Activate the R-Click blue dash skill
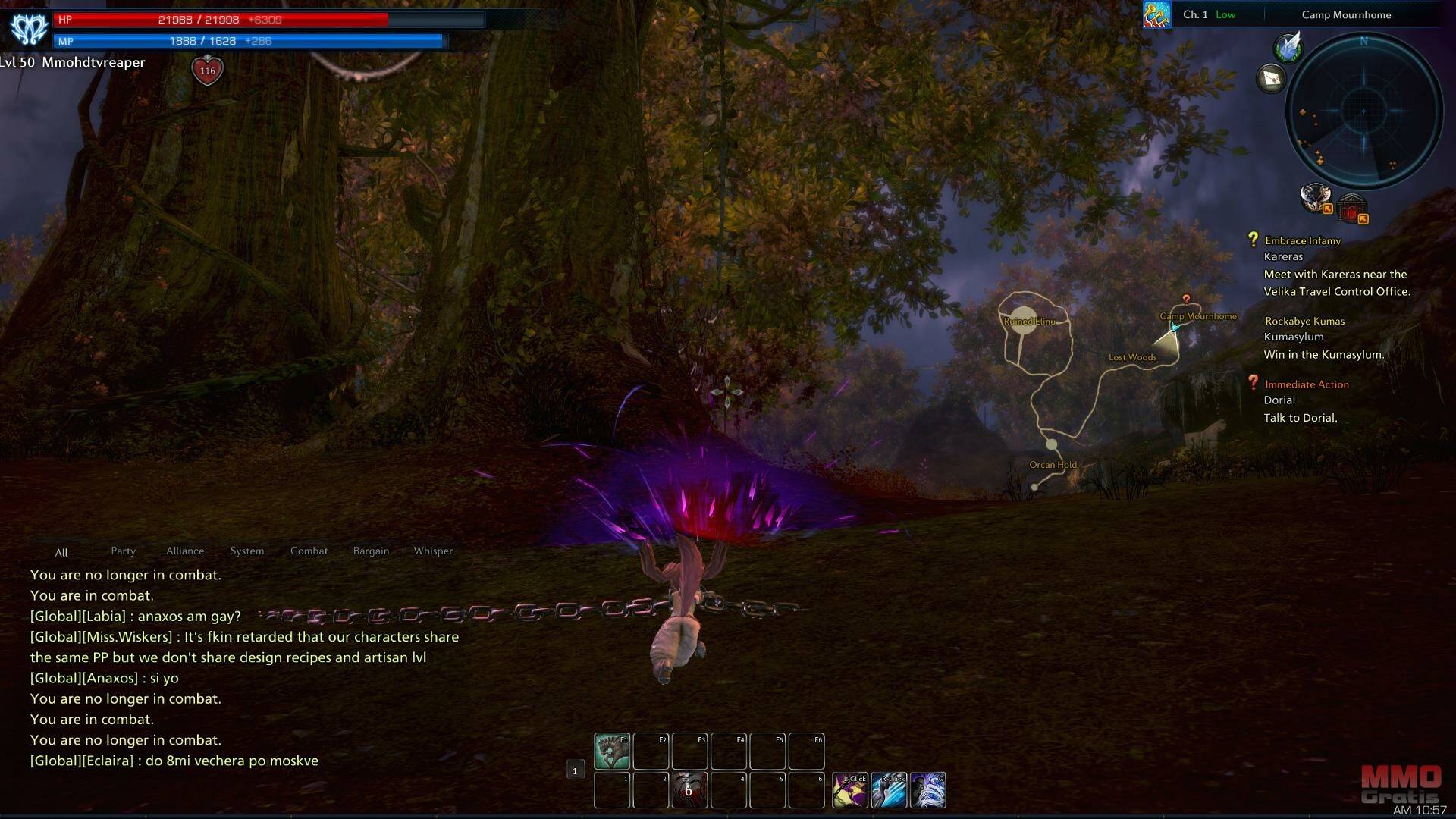Screen dimensions: 1456x819 889,789
